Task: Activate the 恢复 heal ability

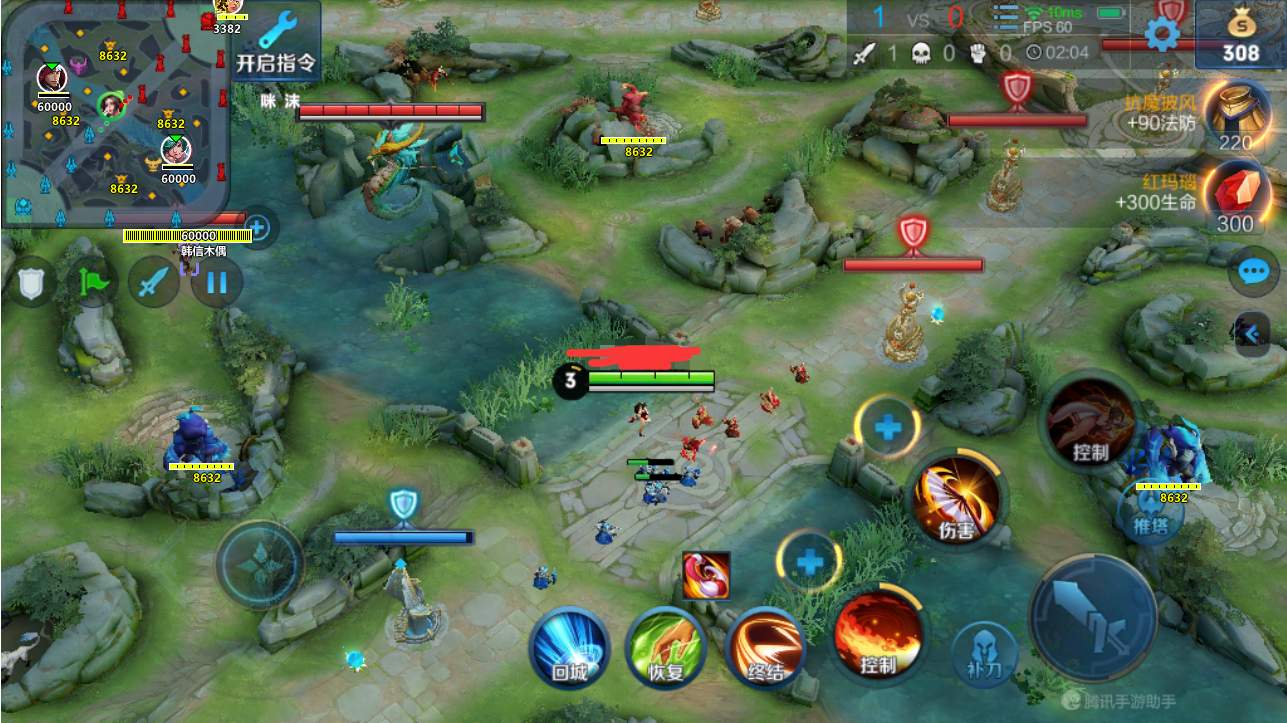Action: coord(665,646)
